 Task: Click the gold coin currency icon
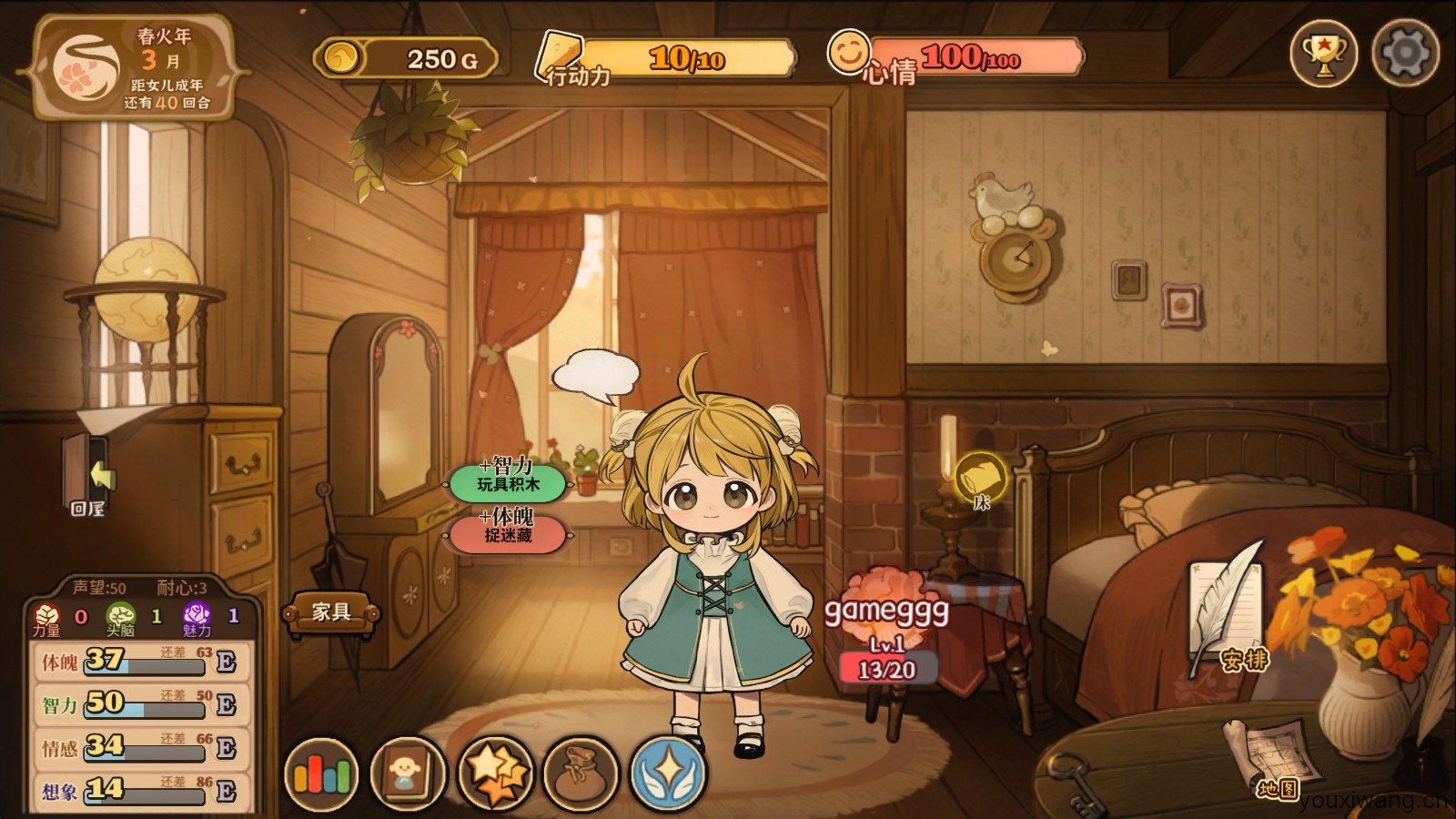click(x=340, y=59)
